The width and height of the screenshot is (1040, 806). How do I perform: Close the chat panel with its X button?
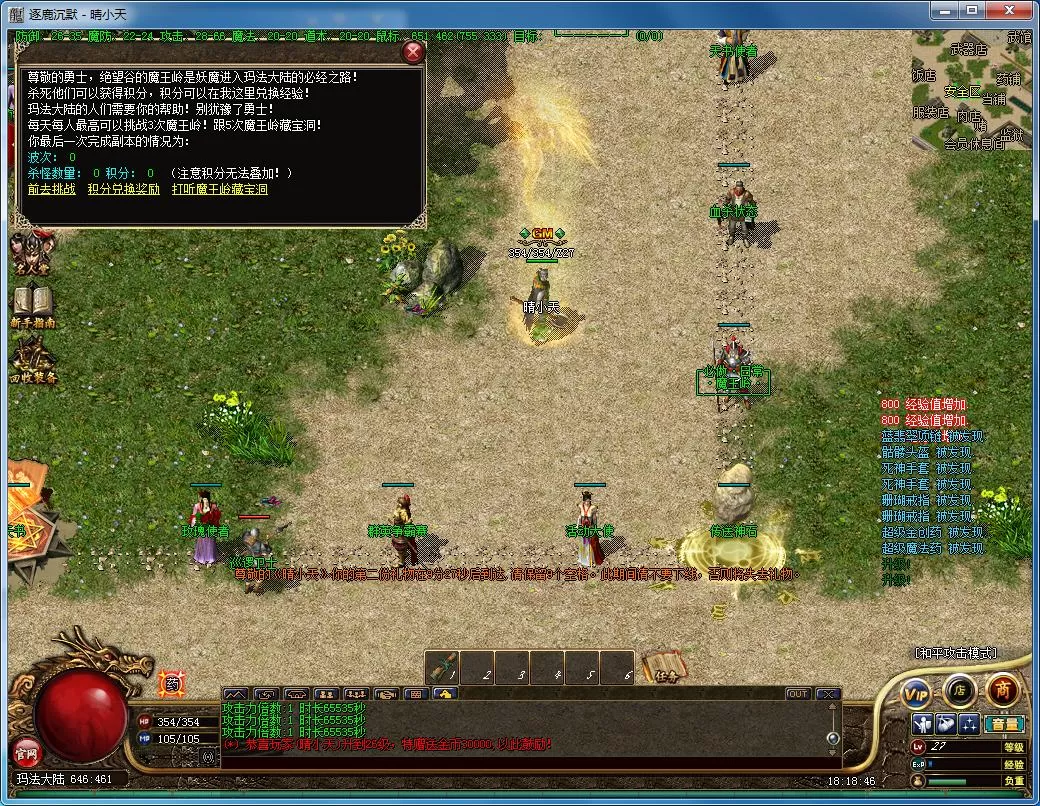tap(827, 694)
